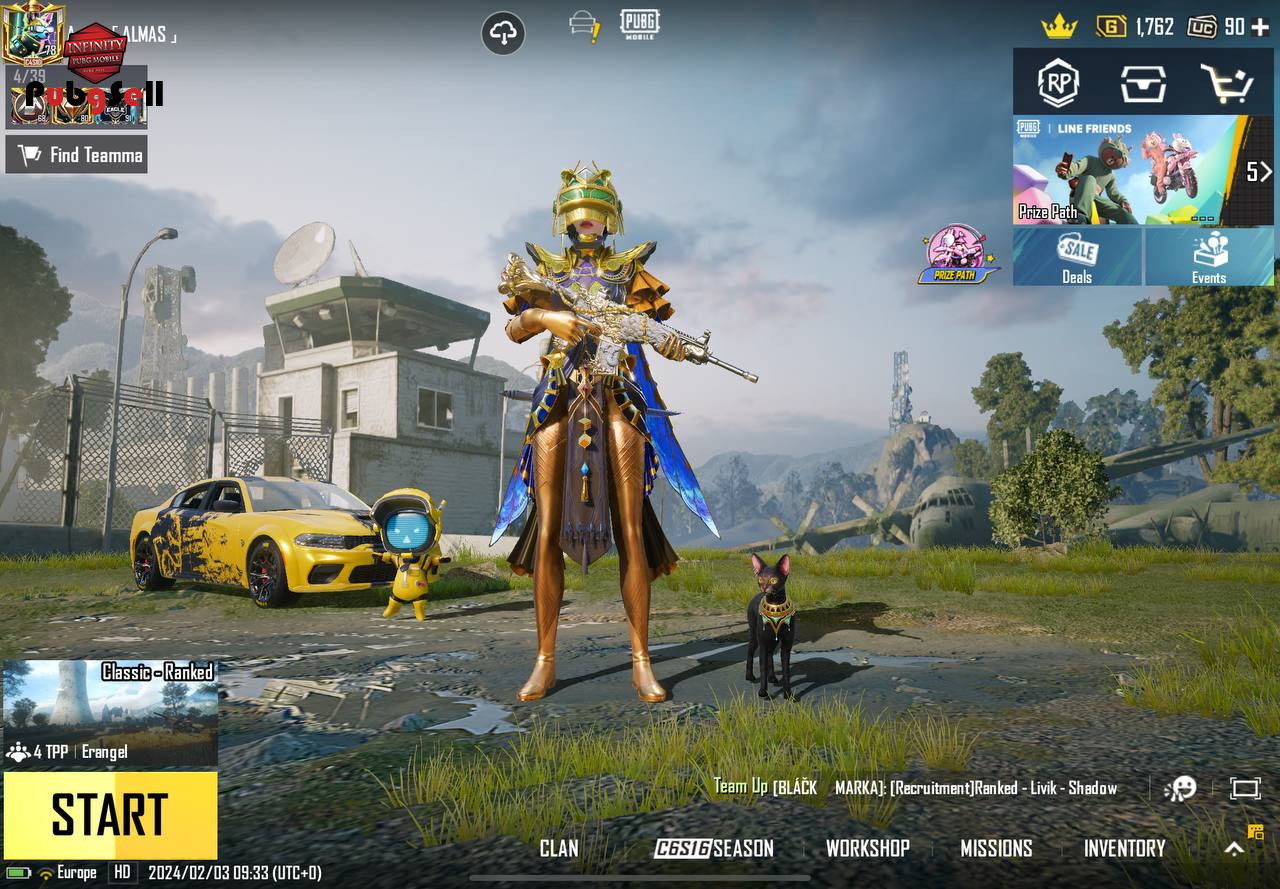Tap the yellow START button
Screen dimensions: 1280x889
[x=110, y=815]
